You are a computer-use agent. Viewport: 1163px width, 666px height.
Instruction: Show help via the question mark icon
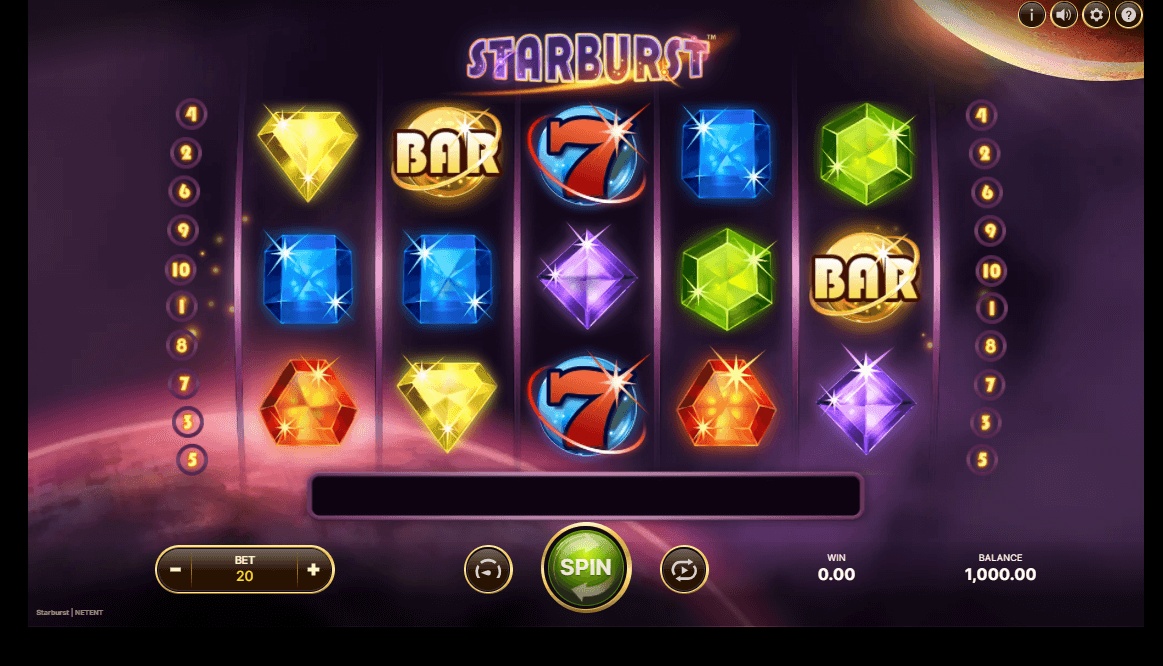pyautogui.click(x=1128, y=15)
